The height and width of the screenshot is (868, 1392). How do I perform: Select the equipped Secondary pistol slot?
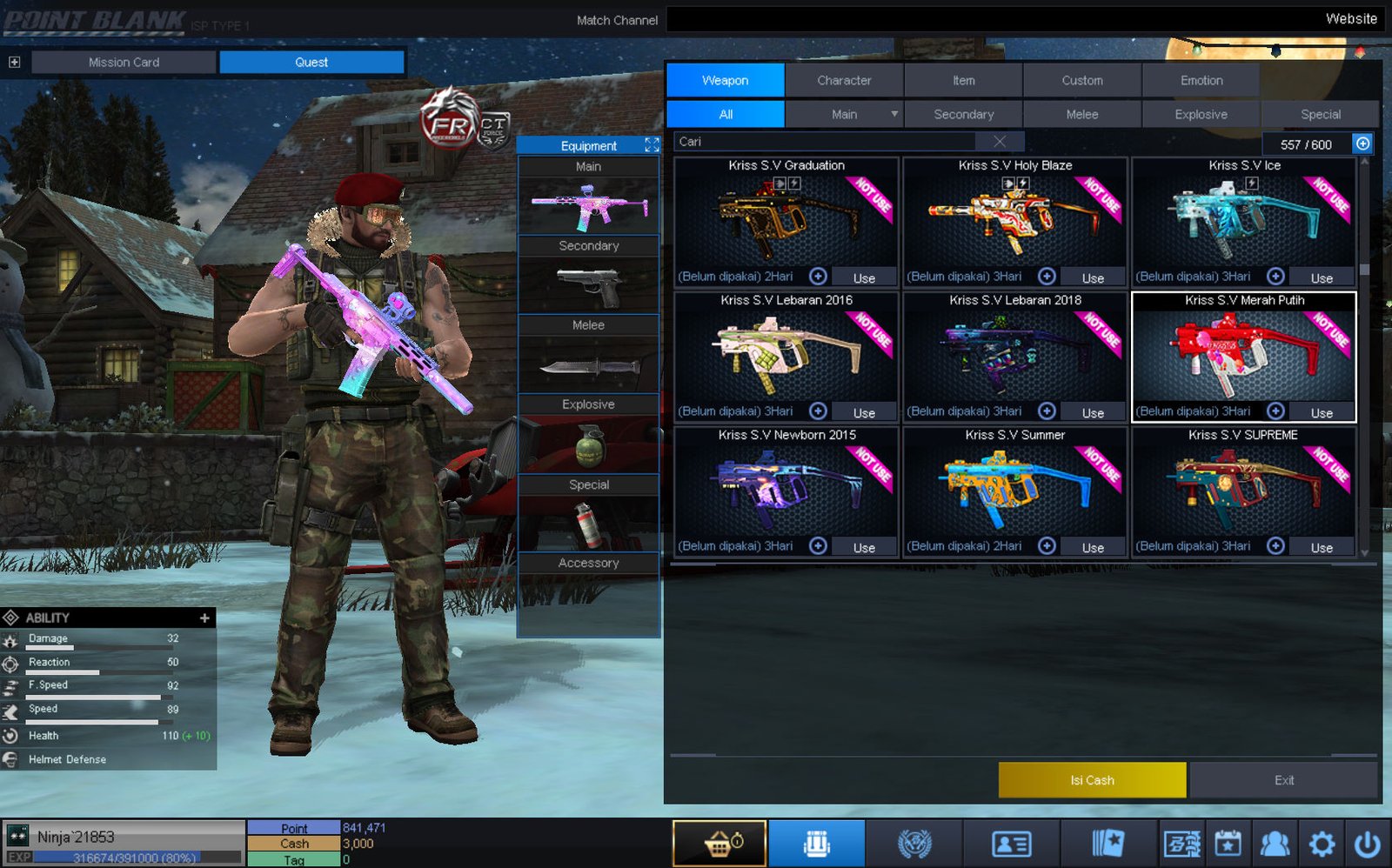point(588,285)
